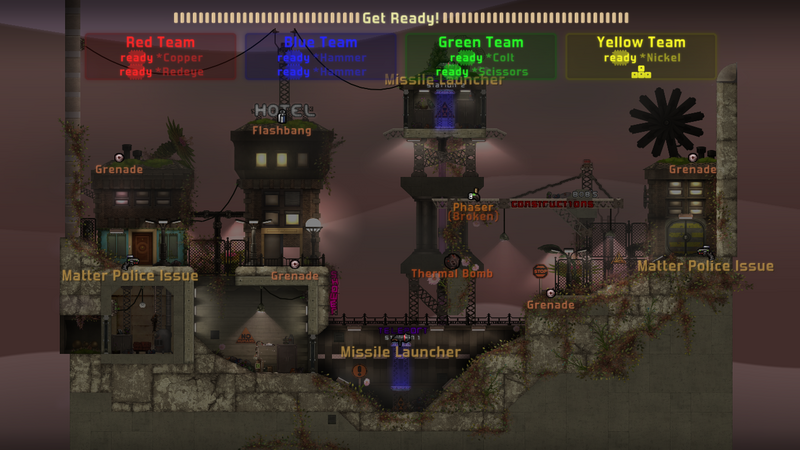Choose the Blue Team panel
Screen dimensions: 800x450
point(320,43)
